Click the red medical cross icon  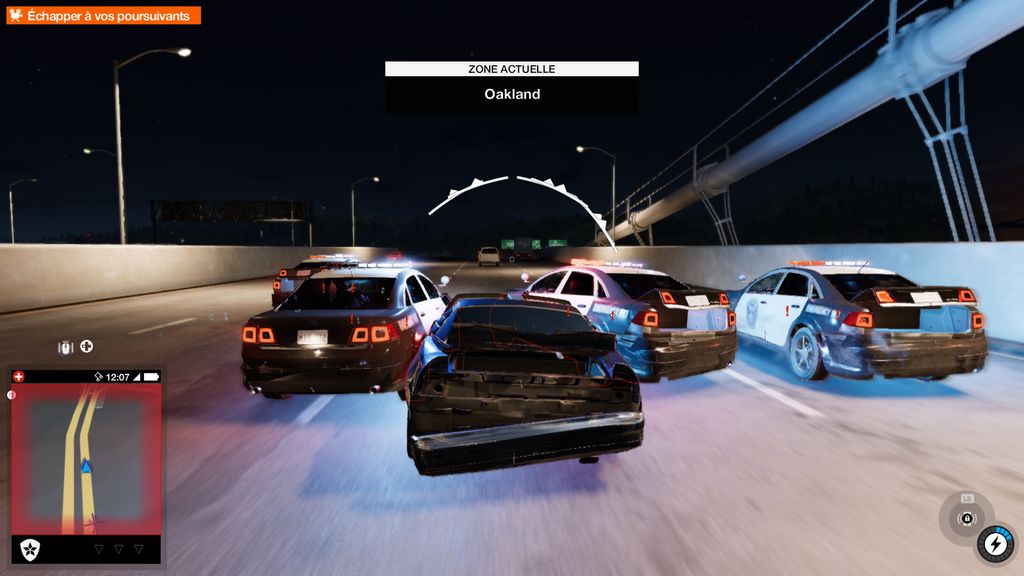(x=19, y=377)
